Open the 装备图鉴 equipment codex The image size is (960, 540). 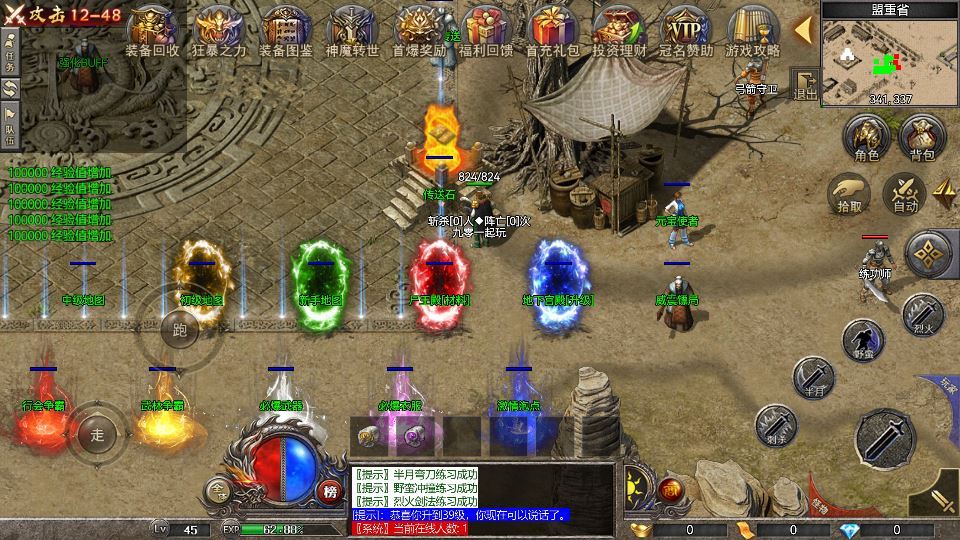pos(285,29)
